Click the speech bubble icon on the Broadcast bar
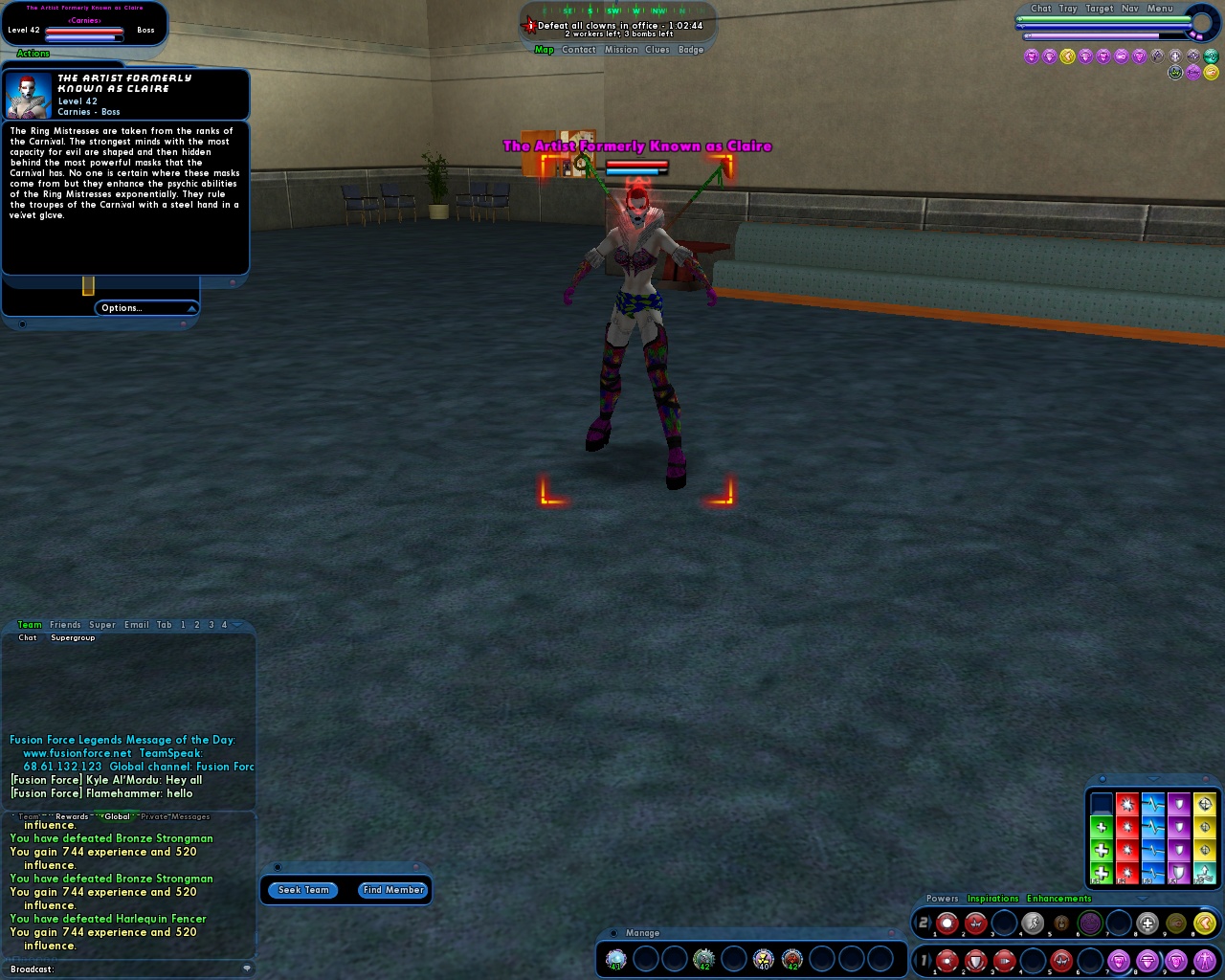 pyautogui.click(x=247, y=969)
